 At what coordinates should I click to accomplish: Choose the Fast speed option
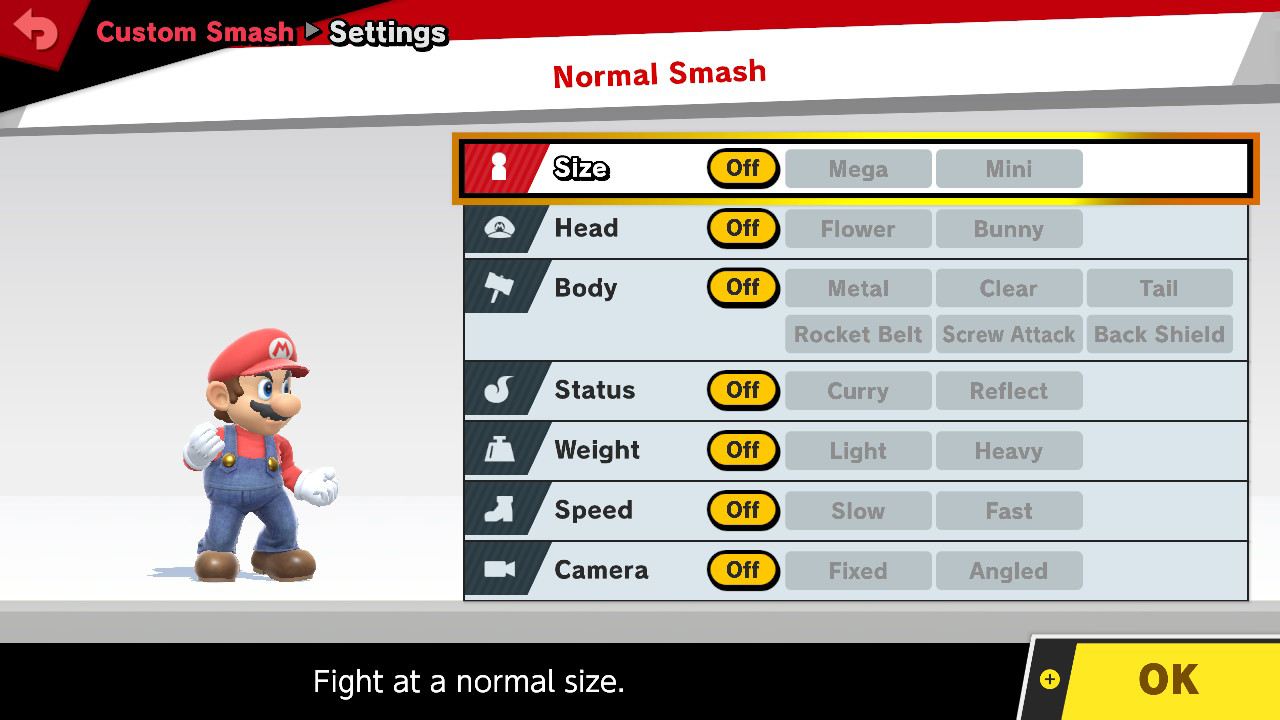(x=1009, y=510)
